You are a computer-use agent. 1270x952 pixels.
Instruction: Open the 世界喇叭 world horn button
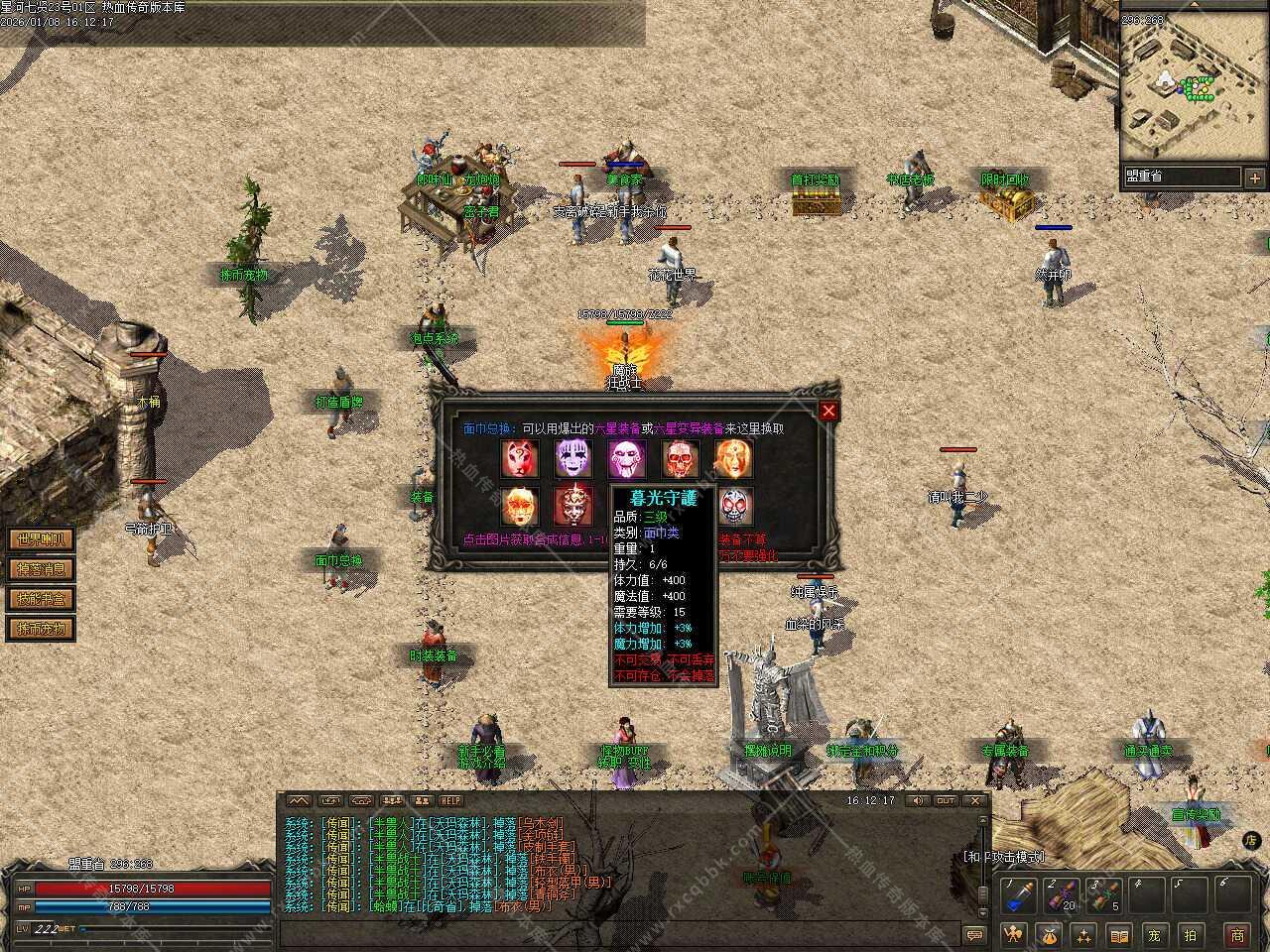[x=41, y=539]
